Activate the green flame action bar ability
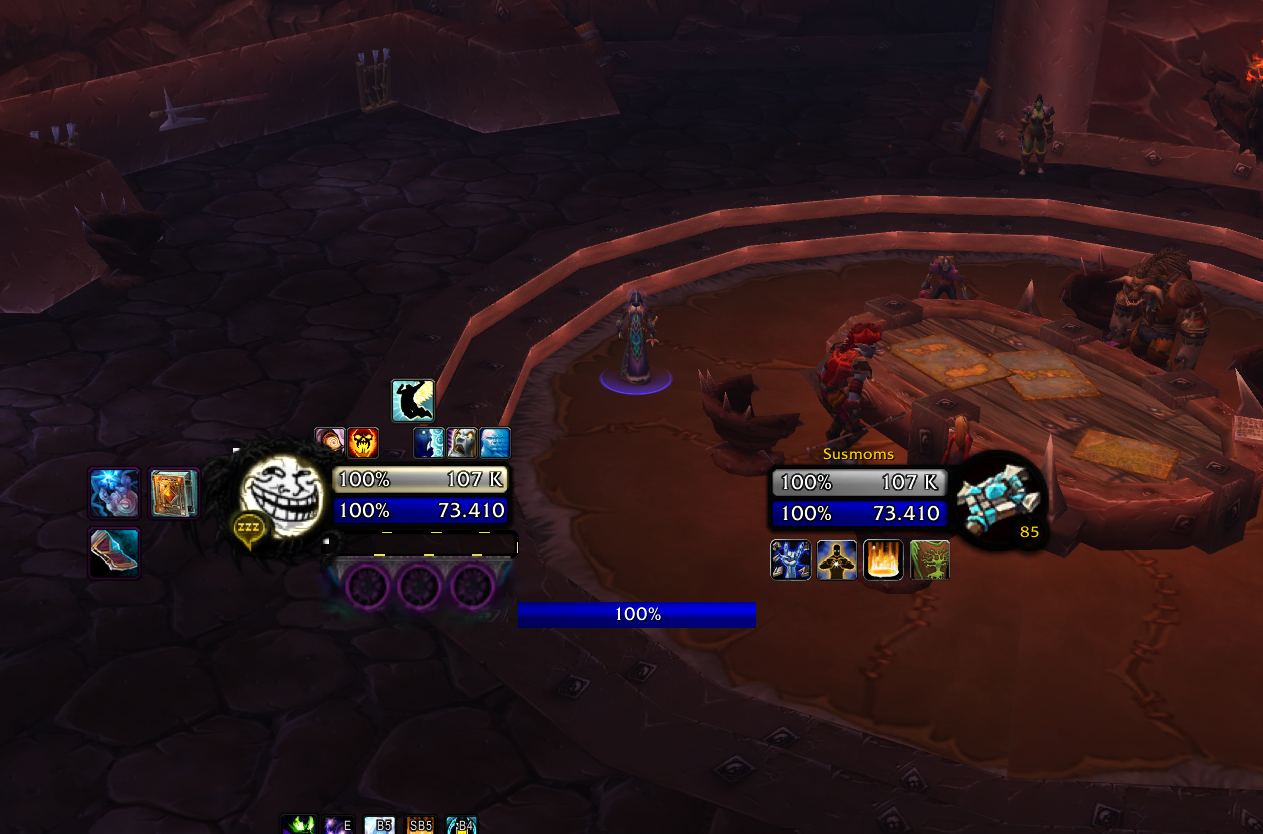This screenshot has height=834, width=1263. 297,825
